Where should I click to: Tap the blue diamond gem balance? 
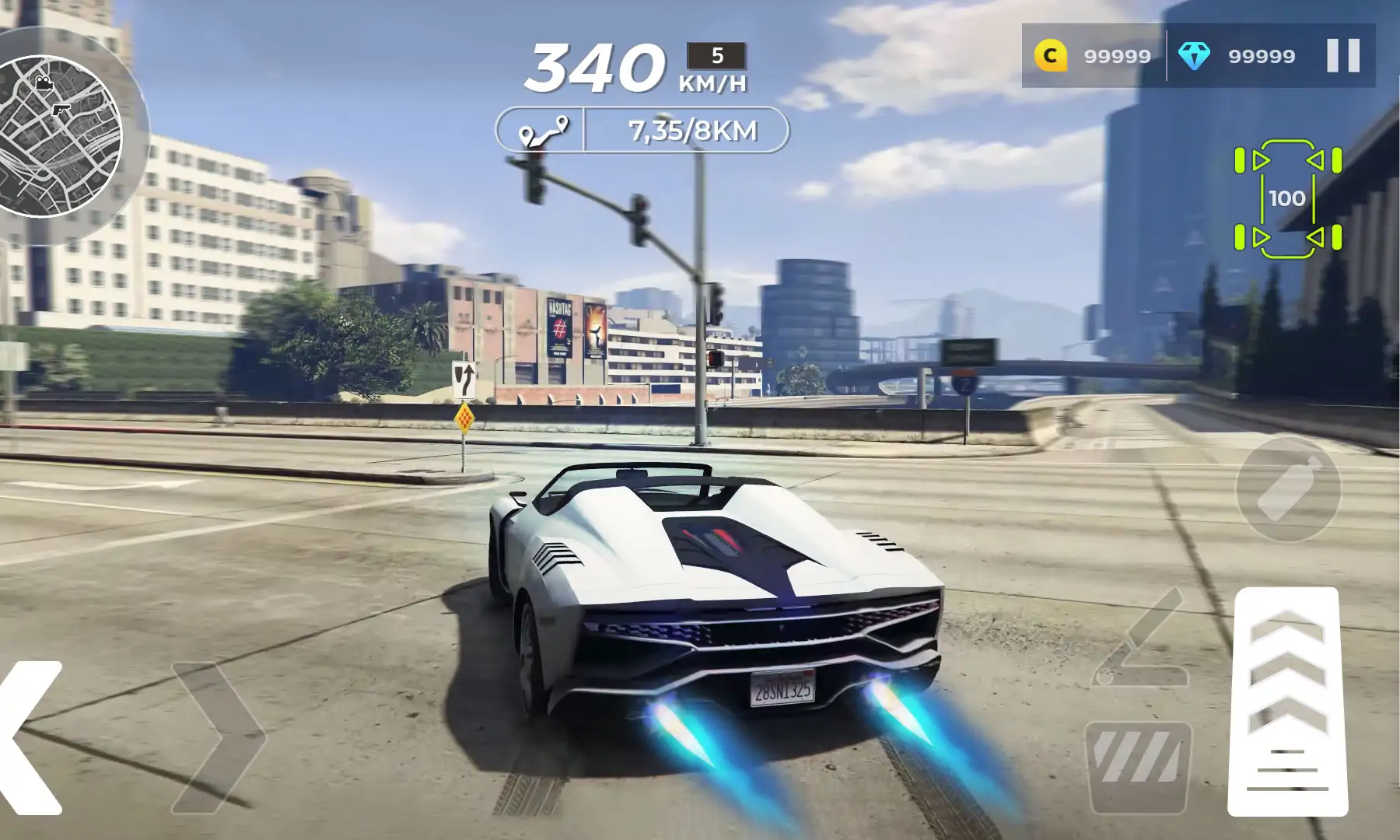pos(1237,56)
